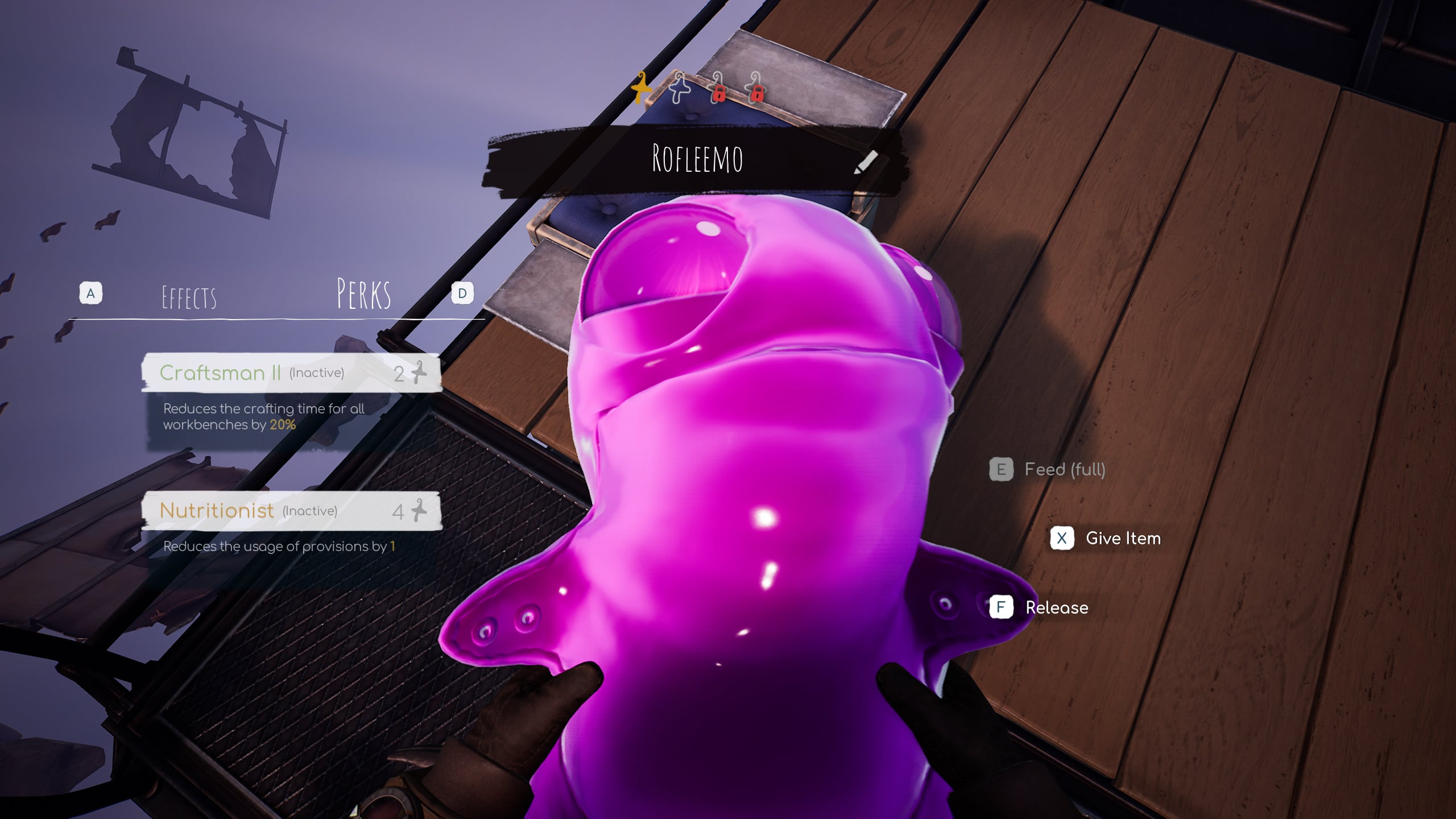This screenshot has width=1456, height=819.
Task: Select the Perks tab
Action: pyautogui.click(x=363, y=294)
